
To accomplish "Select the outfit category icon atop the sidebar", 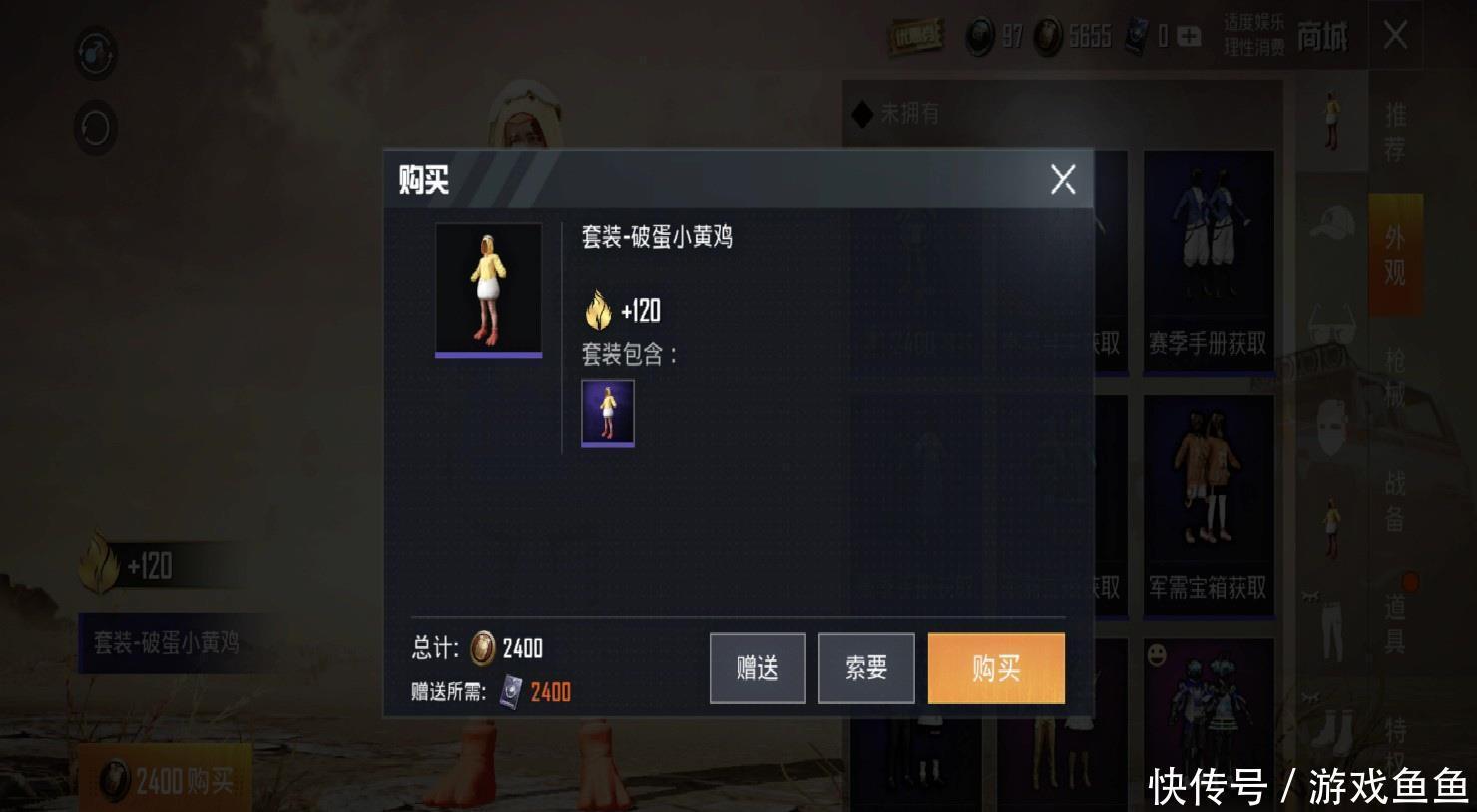I will [x=1333, y=120].
